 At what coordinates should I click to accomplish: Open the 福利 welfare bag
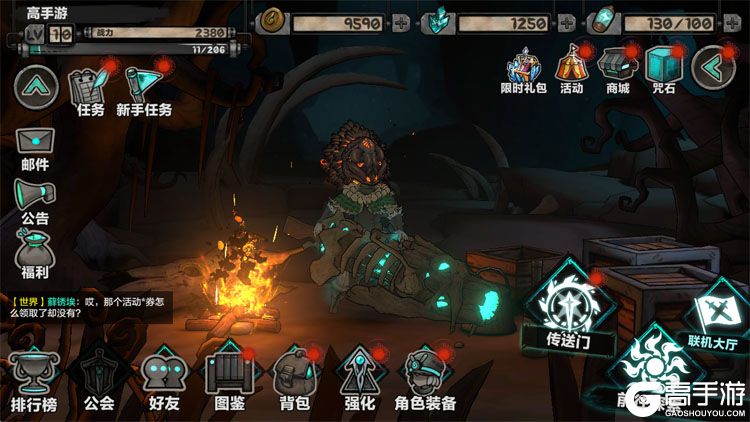34,251
